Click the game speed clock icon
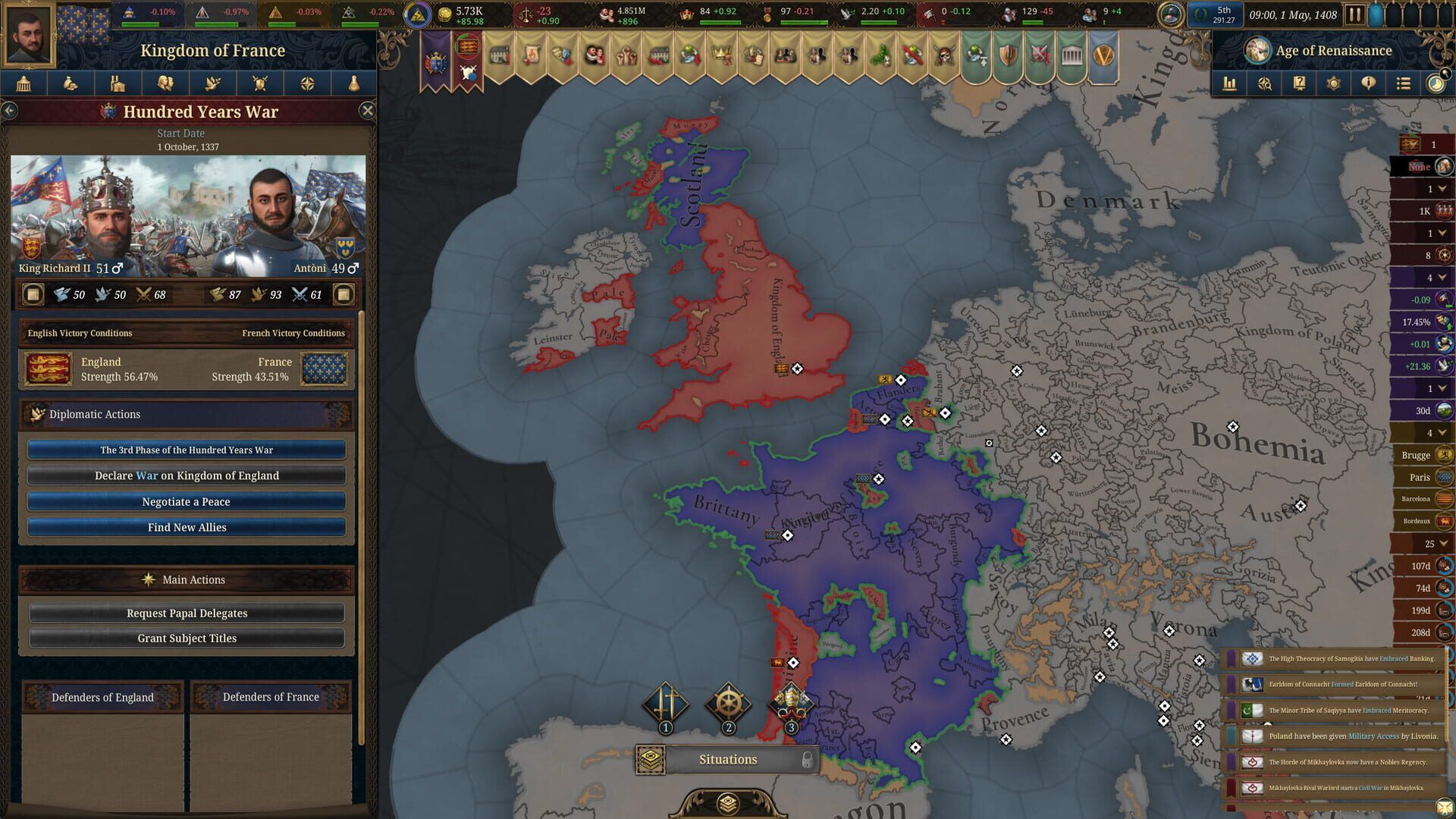 pos(1438,83)
